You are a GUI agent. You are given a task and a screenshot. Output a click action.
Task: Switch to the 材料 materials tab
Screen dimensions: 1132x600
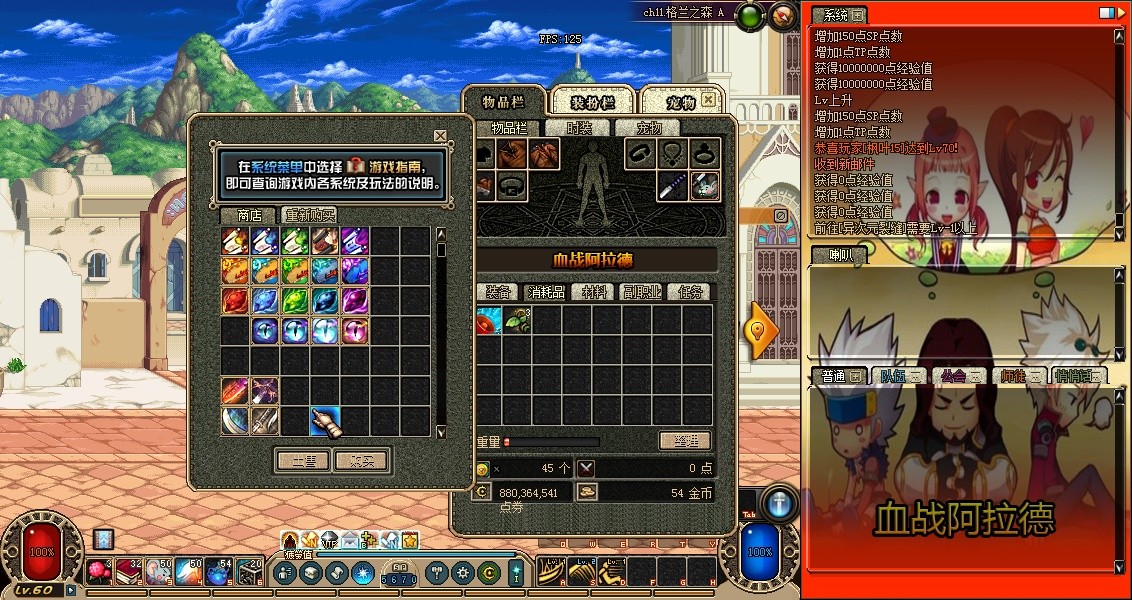click(594, 292)
